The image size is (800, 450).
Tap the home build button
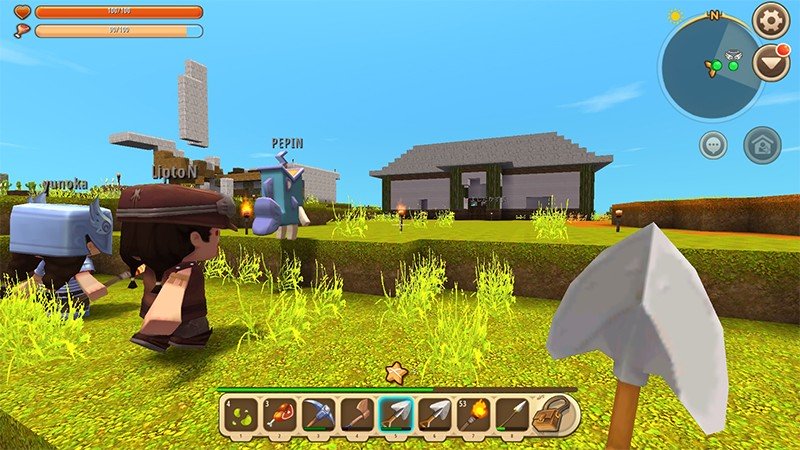762,144
